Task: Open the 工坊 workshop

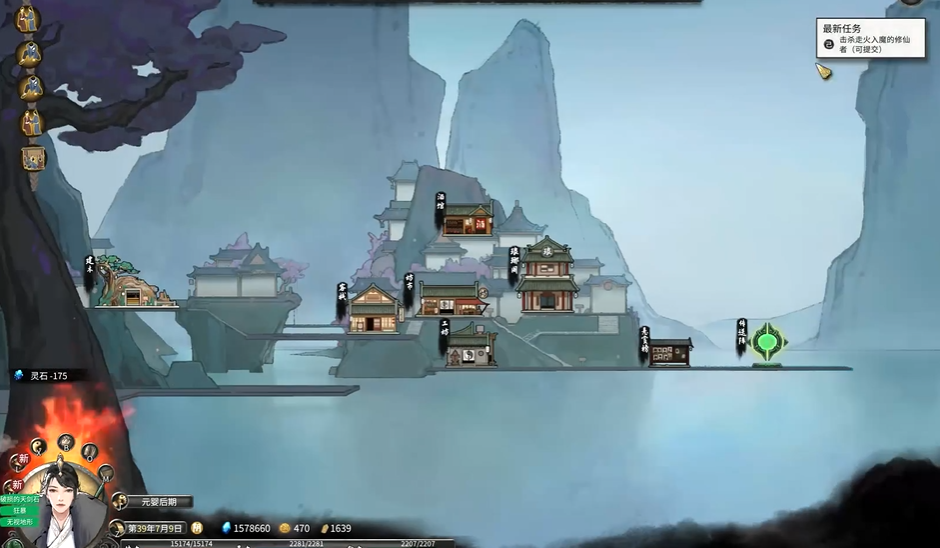Action: coord(470,346)
